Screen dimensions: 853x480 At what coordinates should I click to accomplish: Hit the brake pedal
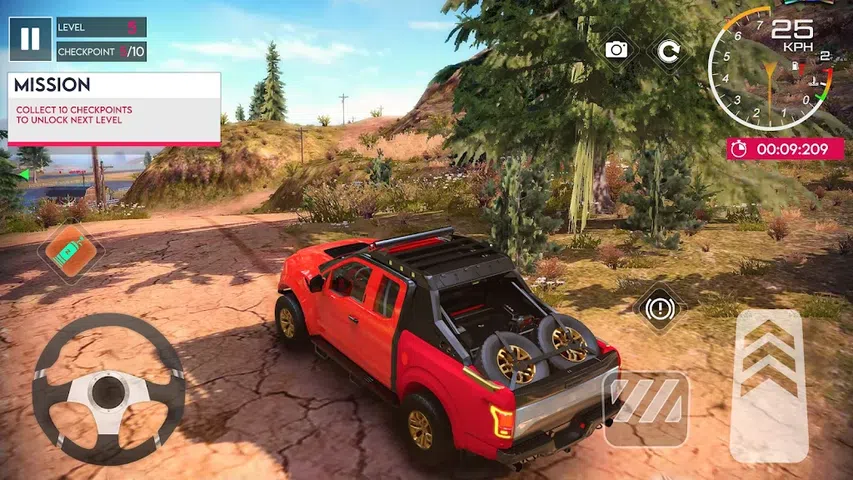[x=646, y=409]
